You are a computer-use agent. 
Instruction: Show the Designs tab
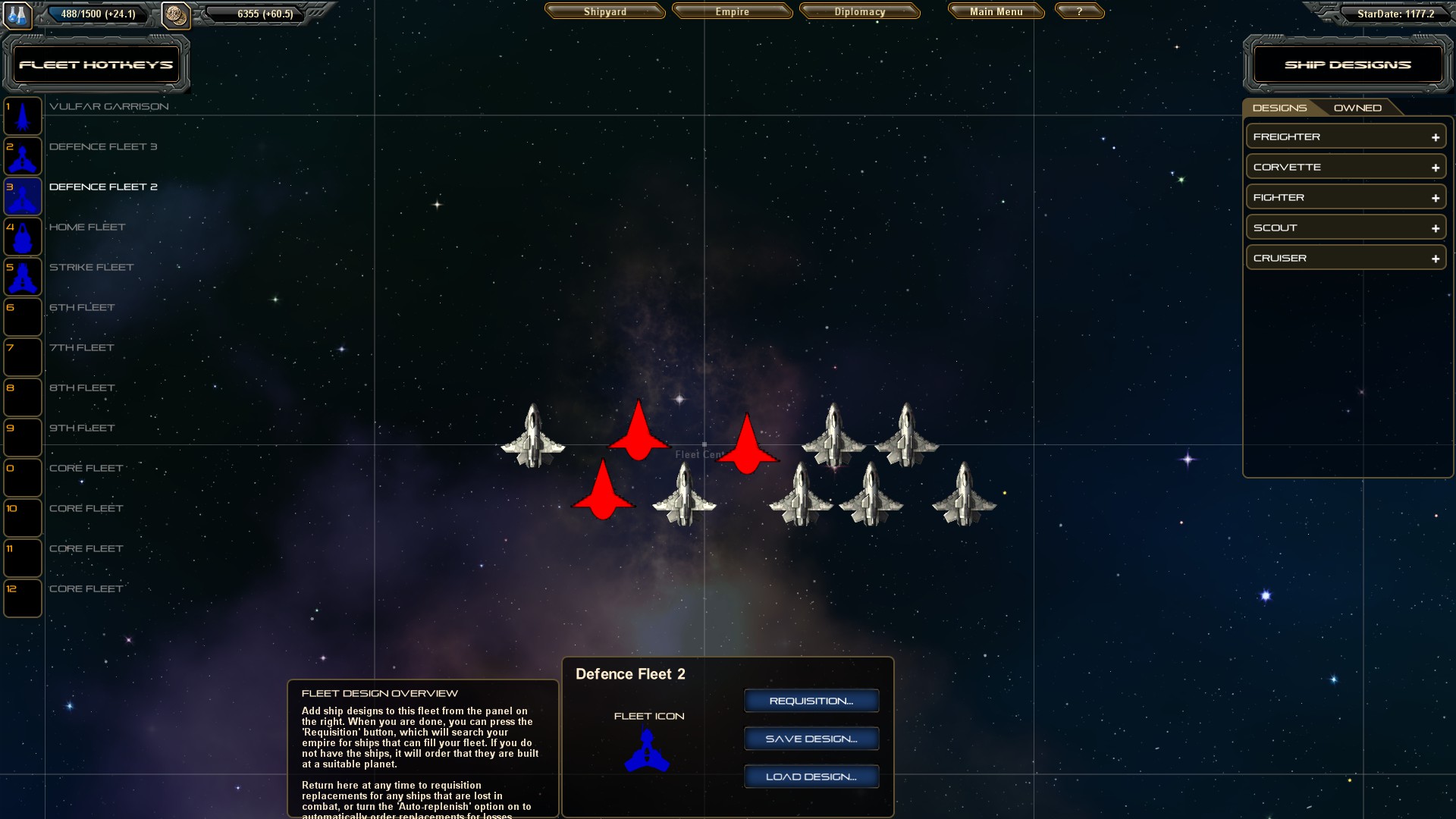[x=1279, y=108]
